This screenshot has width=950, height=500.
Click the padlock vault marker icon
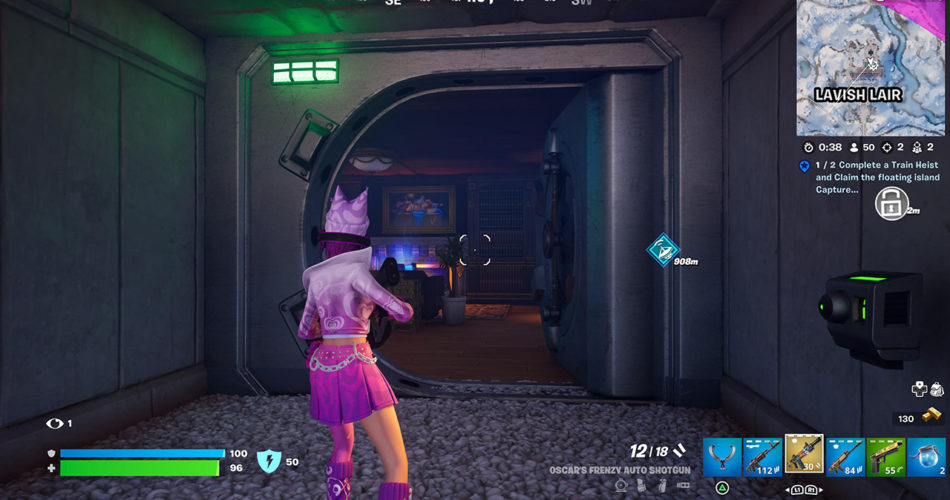pos(890,204)
